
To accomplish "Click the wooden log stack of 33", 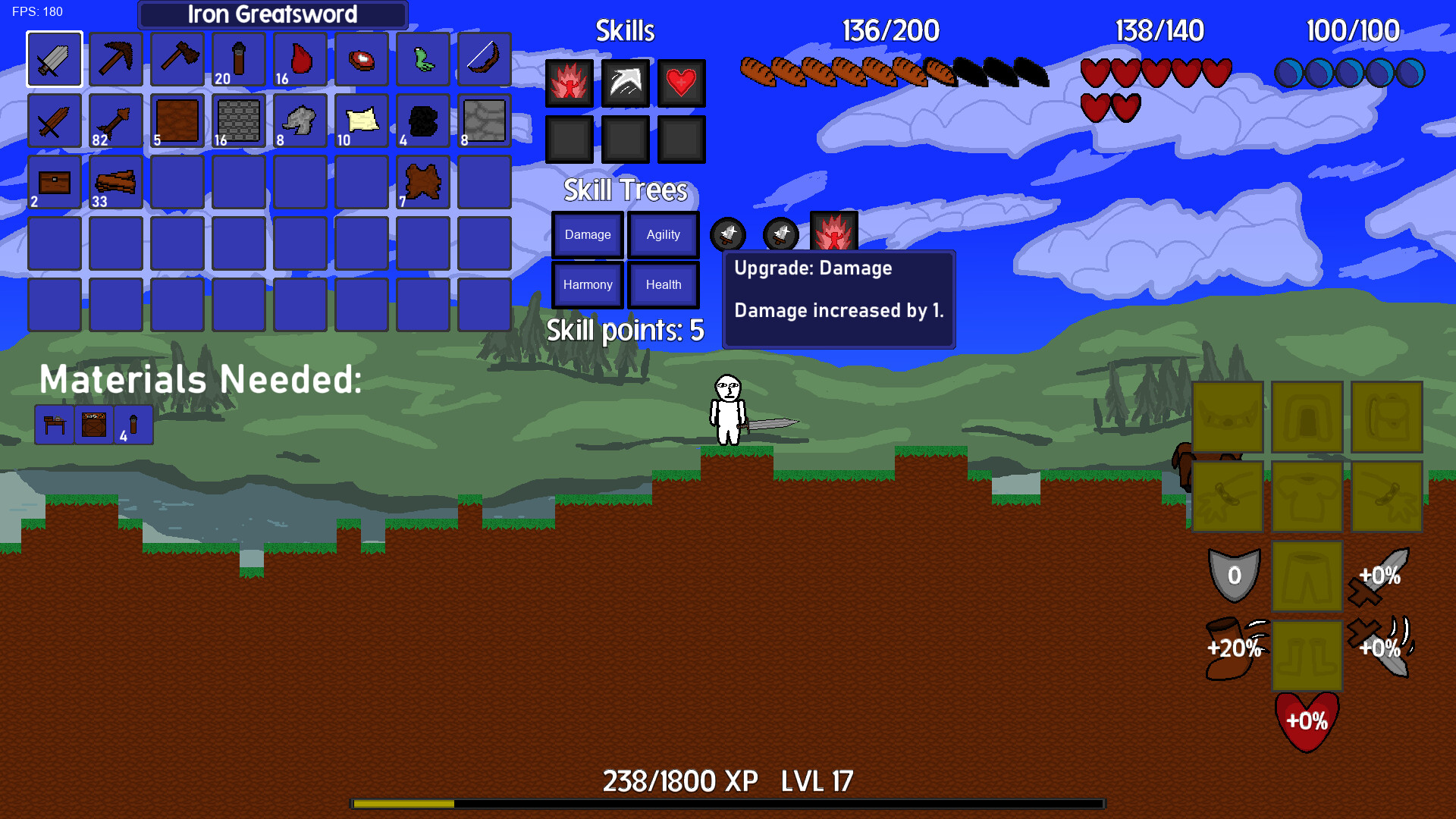I will point(115,180).
